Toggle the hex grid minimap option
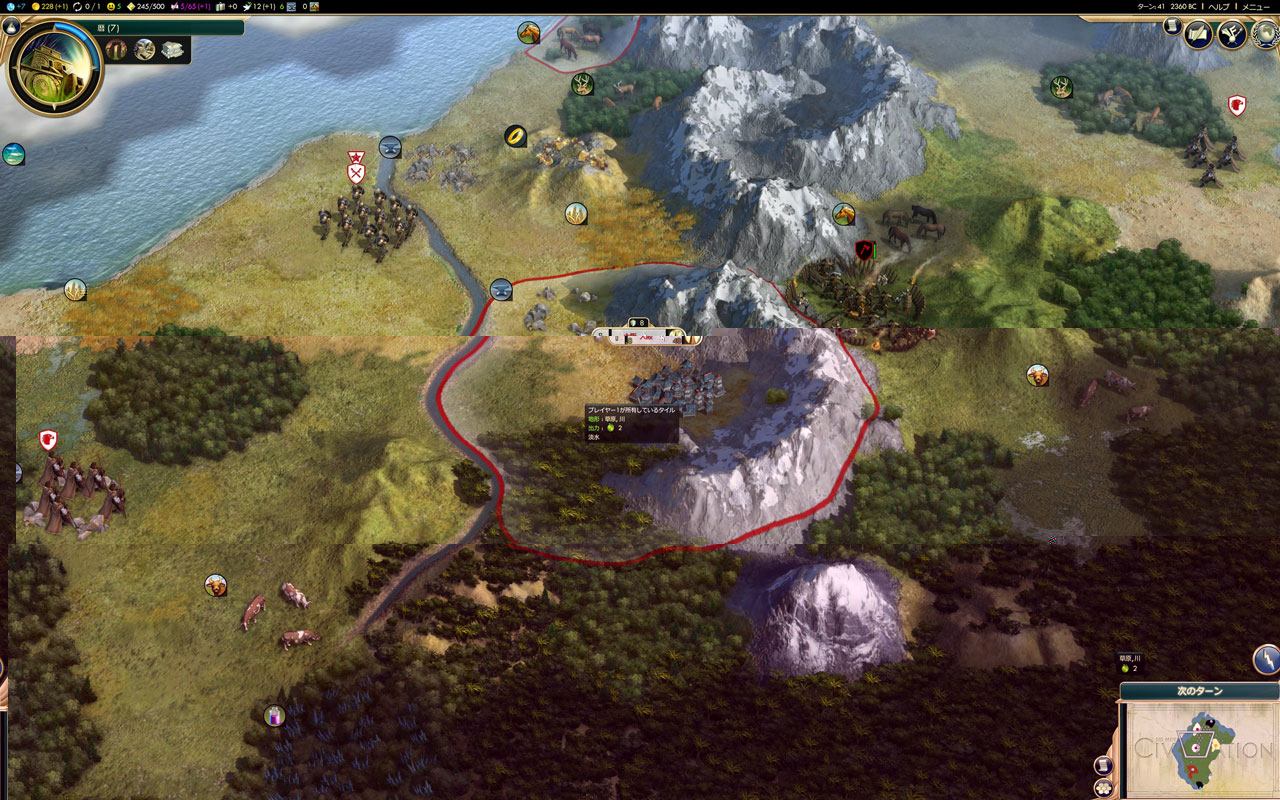Screen dimensions: 1280x800 coord(1104,788)
